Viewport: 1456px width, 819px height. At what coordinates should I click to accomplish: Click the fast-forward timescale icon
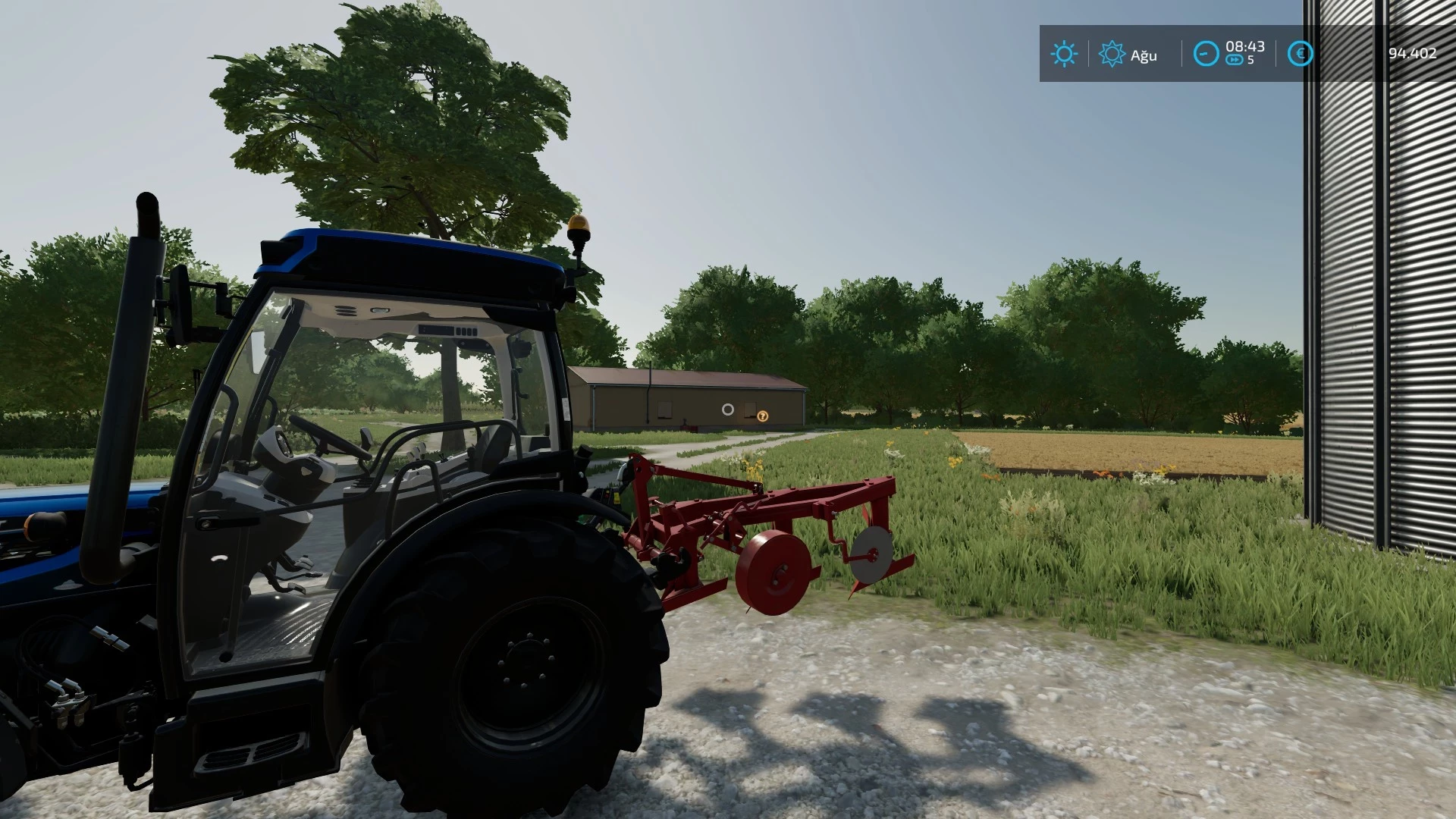click(x=1235, y=58)
